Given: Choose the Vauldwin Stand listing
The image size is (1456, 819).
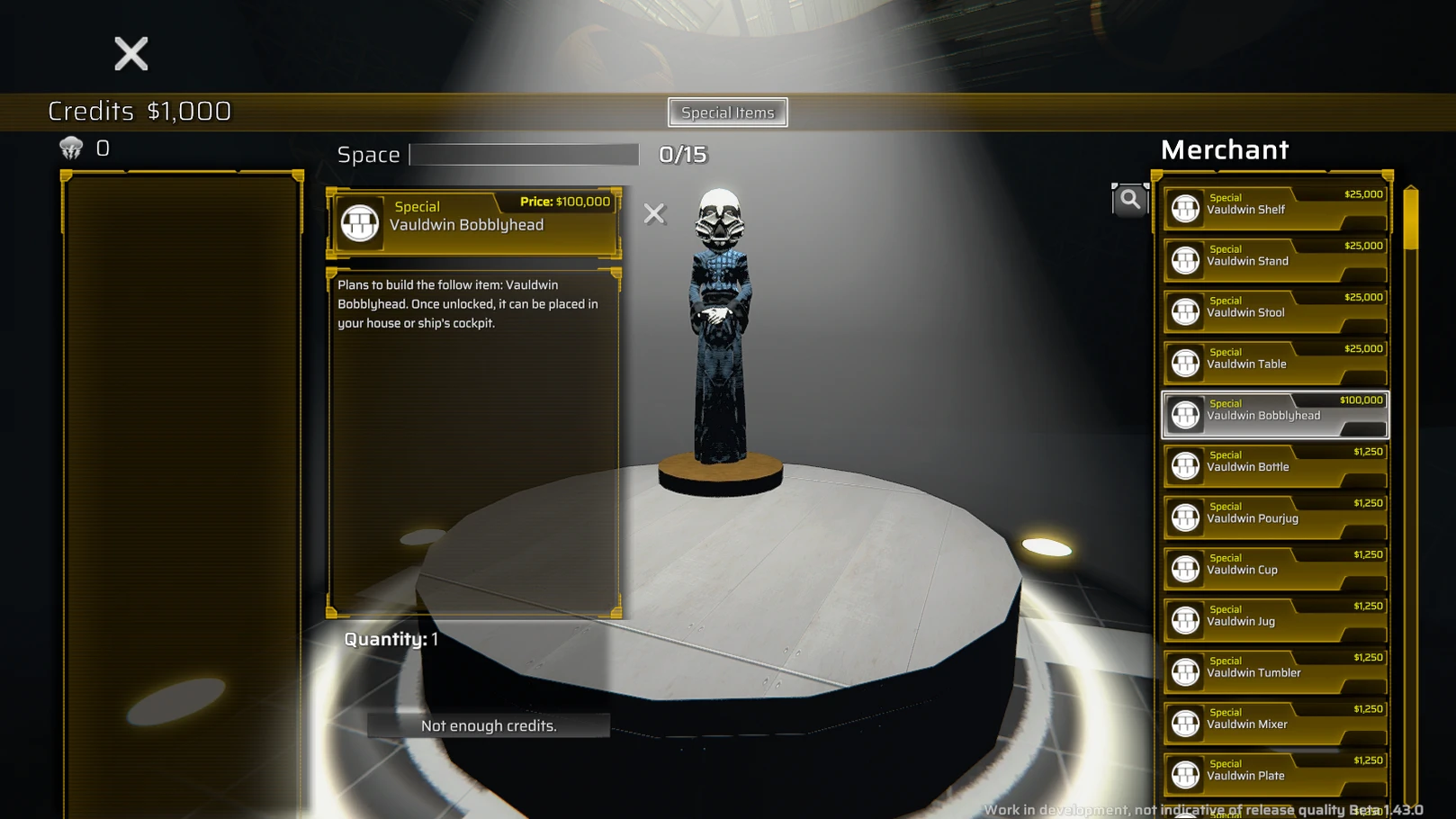Looking at the screenshot, I should (1274, 260).
